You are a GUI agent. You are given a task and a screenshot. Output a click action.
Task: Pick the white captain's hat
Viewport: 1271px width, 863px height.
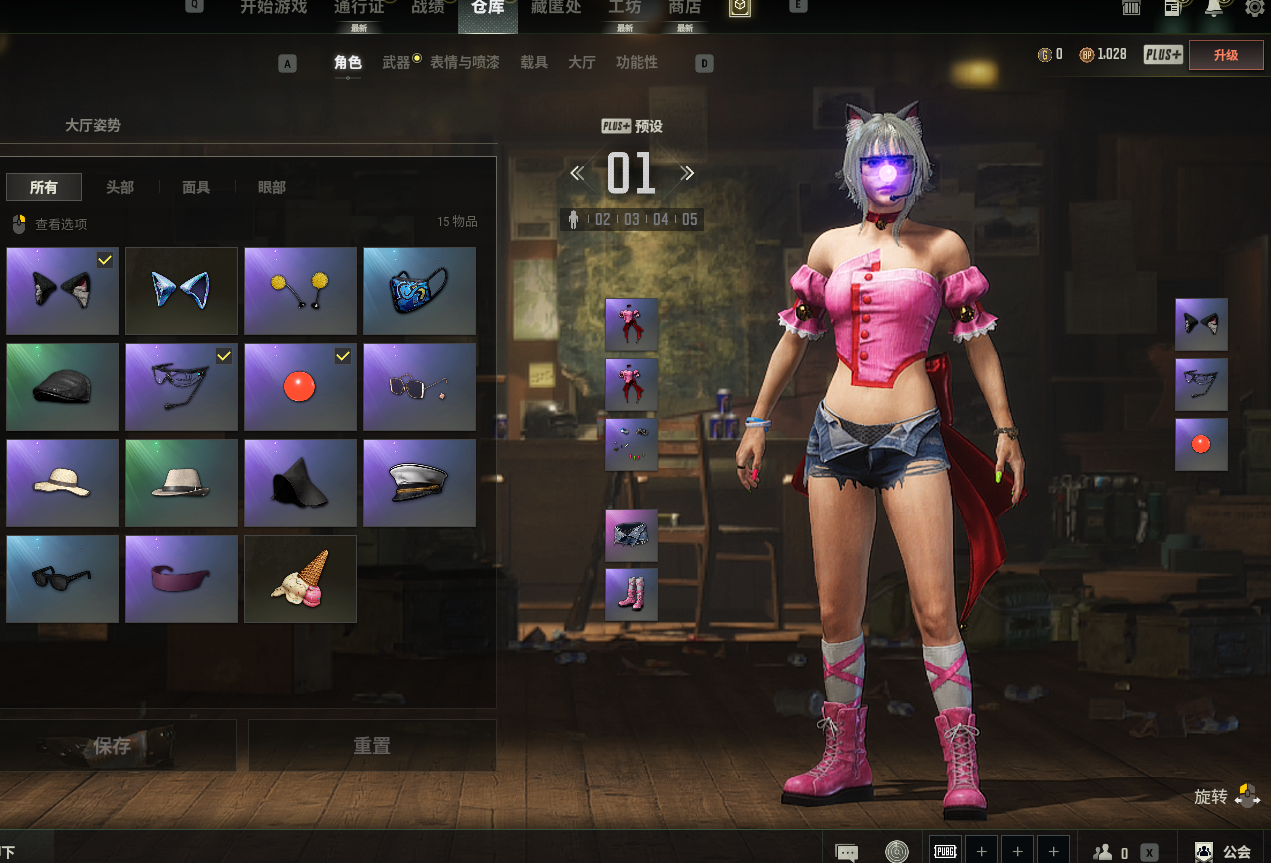click(419, 483)
